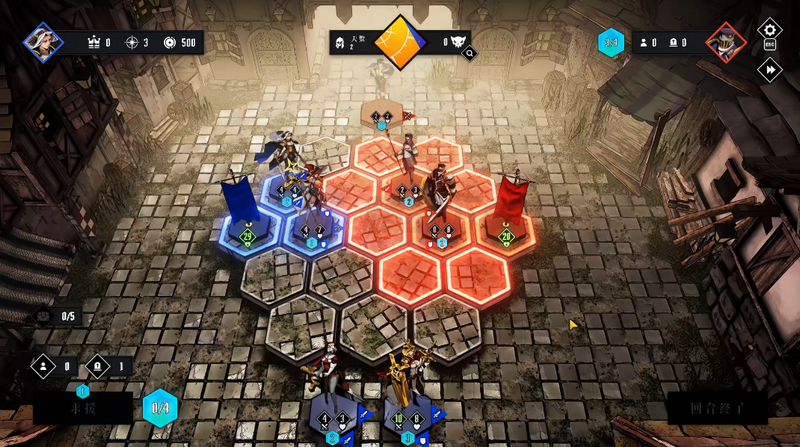Click the orange diamond turn emblem
This screenshot has width=800, height=447.
click(400, 42)
